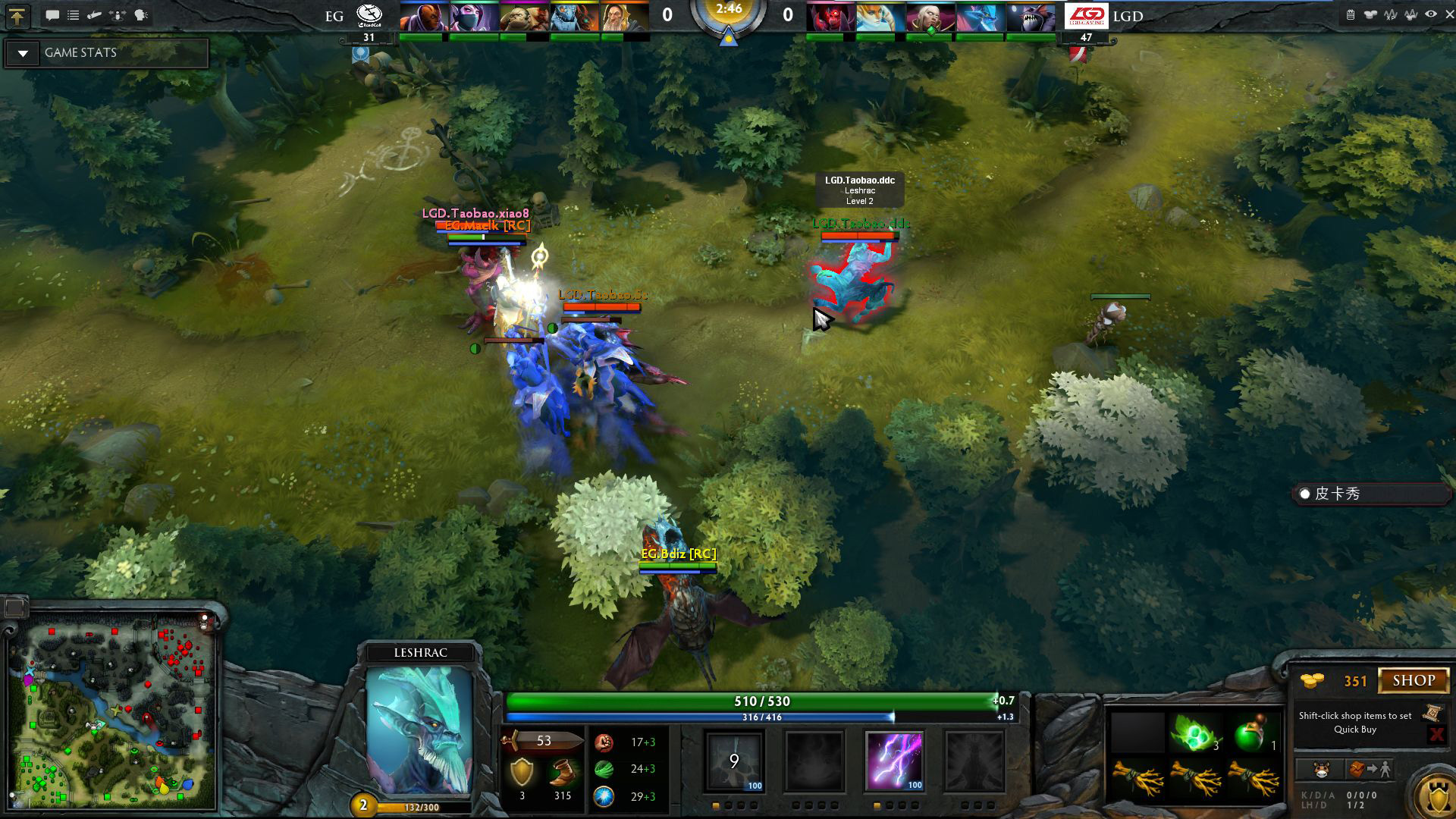Click the courier deliver items button
This screenshot has height=819, width=1456.
click(x=1370, y=770)
